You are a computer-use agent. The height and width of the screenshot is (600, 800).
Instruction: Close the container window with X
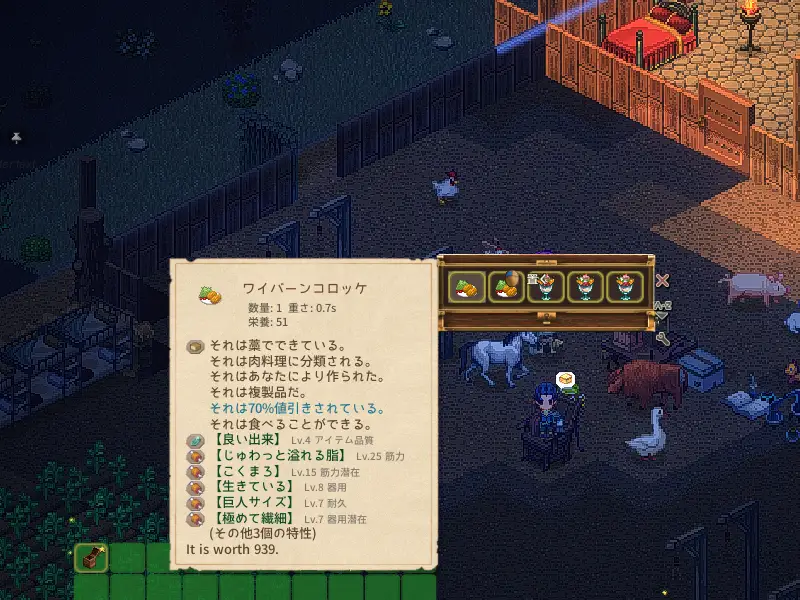pyautogui.click(x=662, y=281)
